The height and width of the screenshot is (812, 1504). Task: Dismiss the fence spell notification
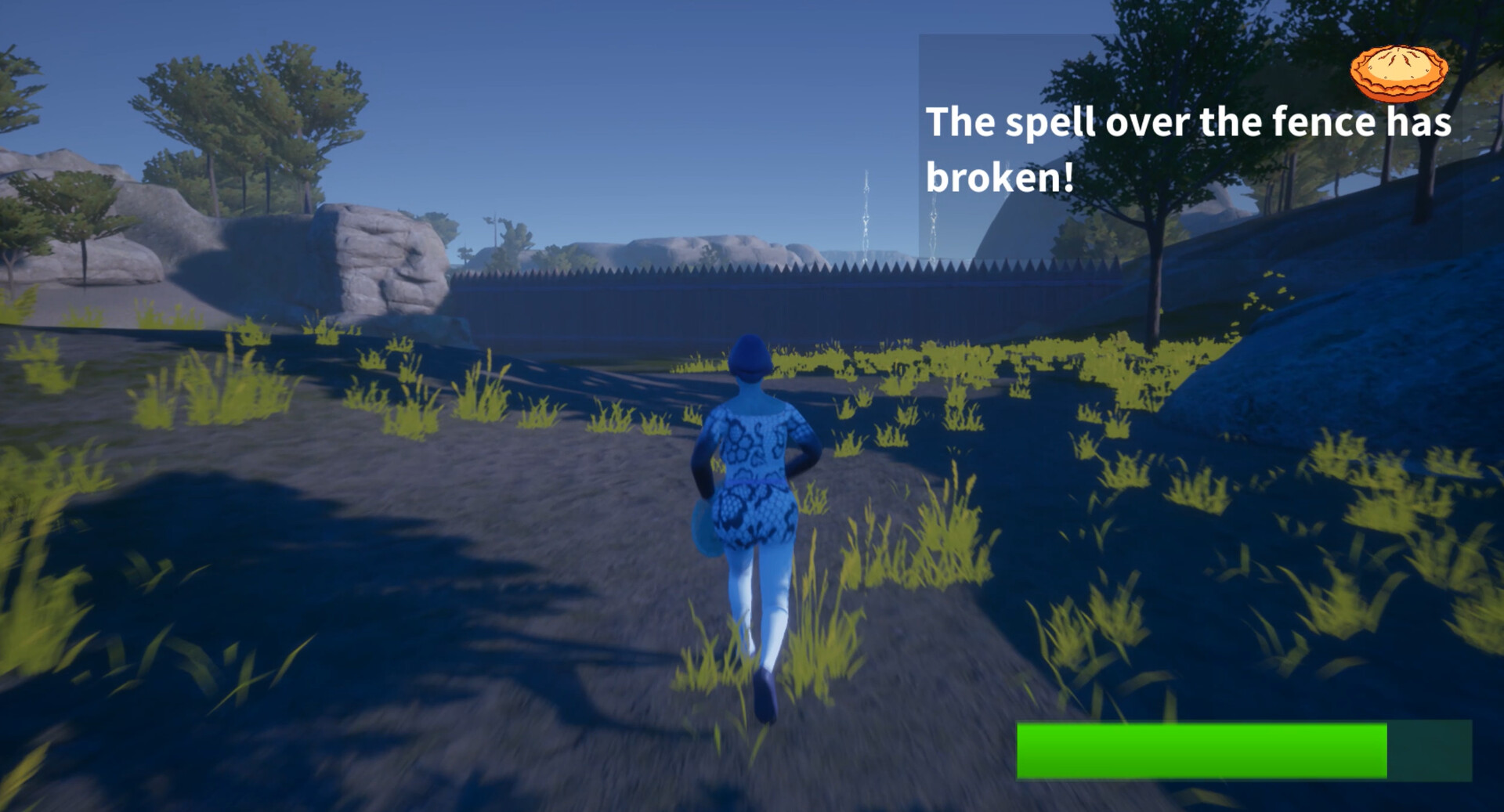[1191, 149]
